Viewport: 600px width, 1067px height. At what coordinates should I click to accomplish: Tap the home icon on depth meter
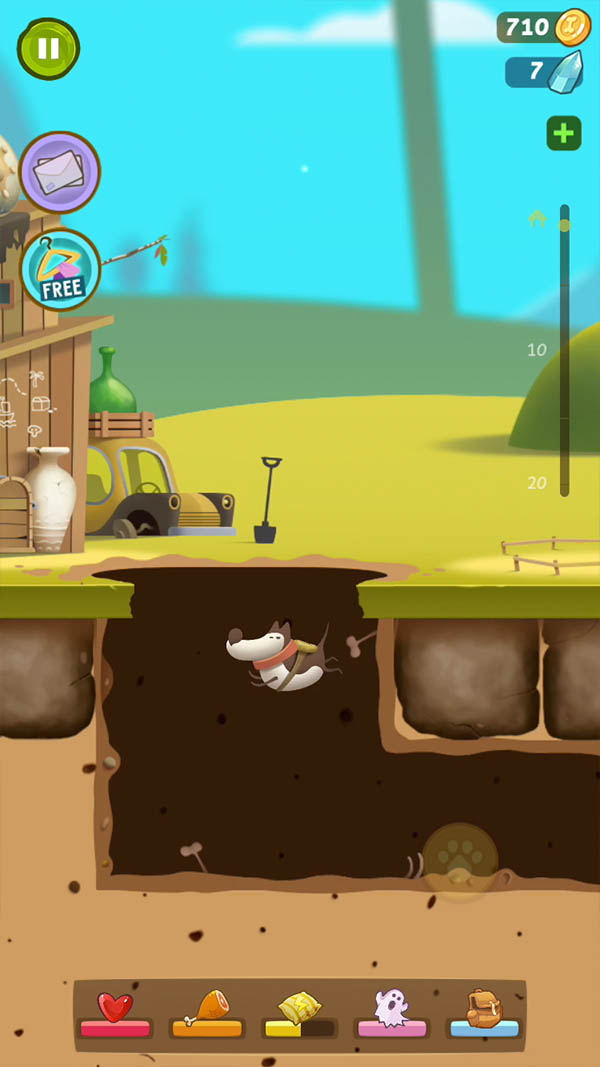[x=537, y=217]
